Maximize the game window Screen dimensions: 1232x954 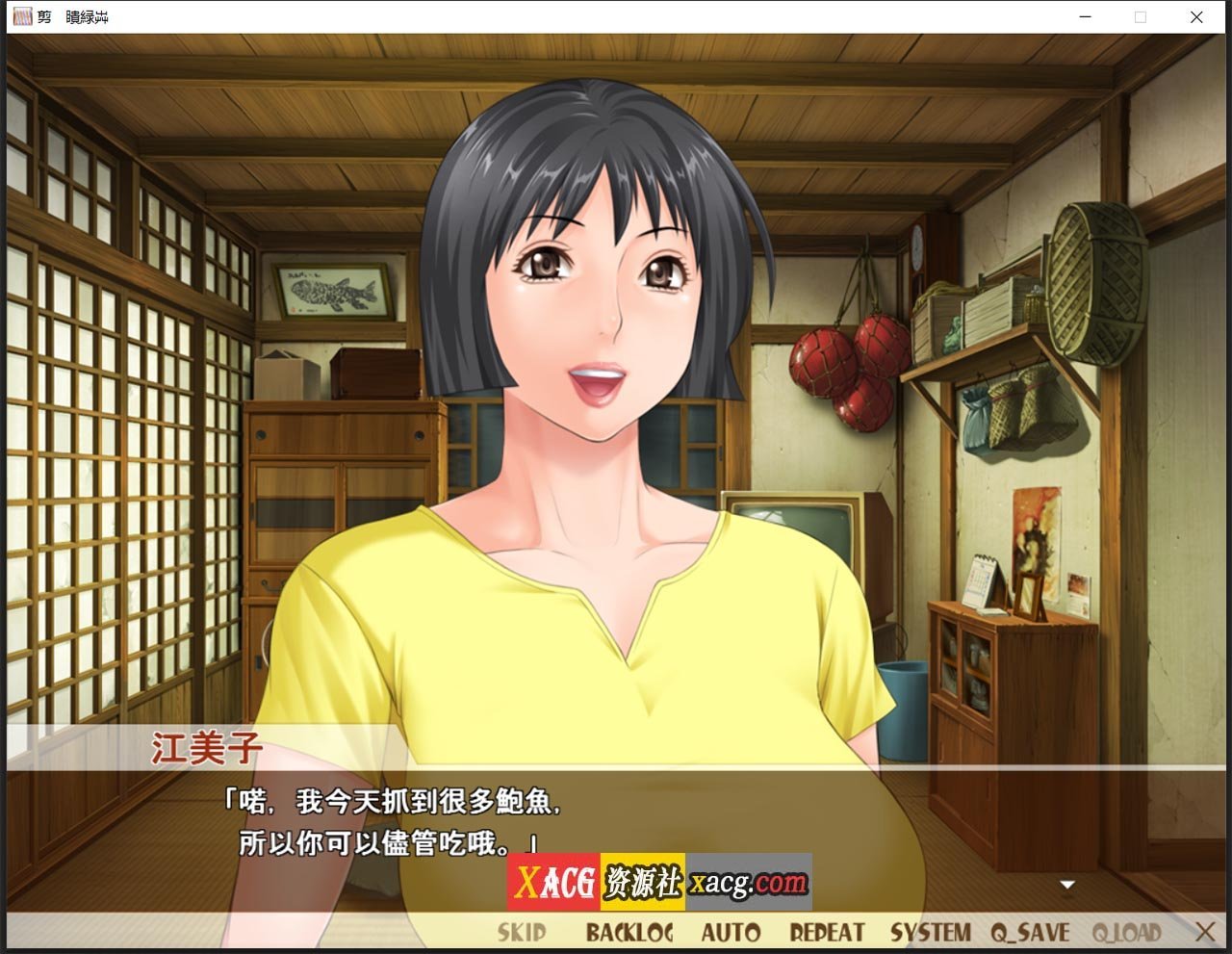pos(1141,17)
